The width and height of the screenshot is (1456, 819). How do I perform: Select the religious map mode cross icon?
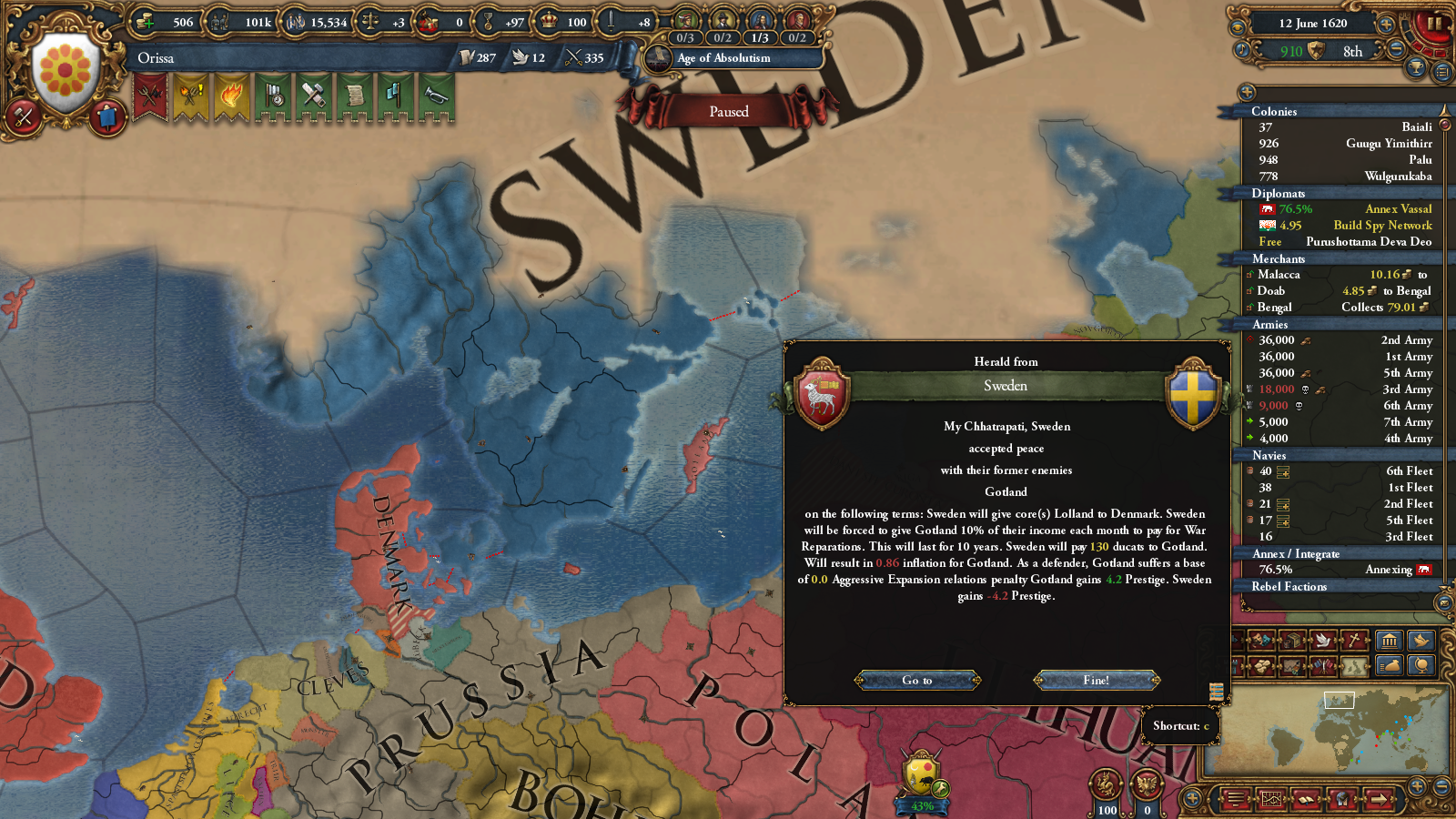[1353, 641]
